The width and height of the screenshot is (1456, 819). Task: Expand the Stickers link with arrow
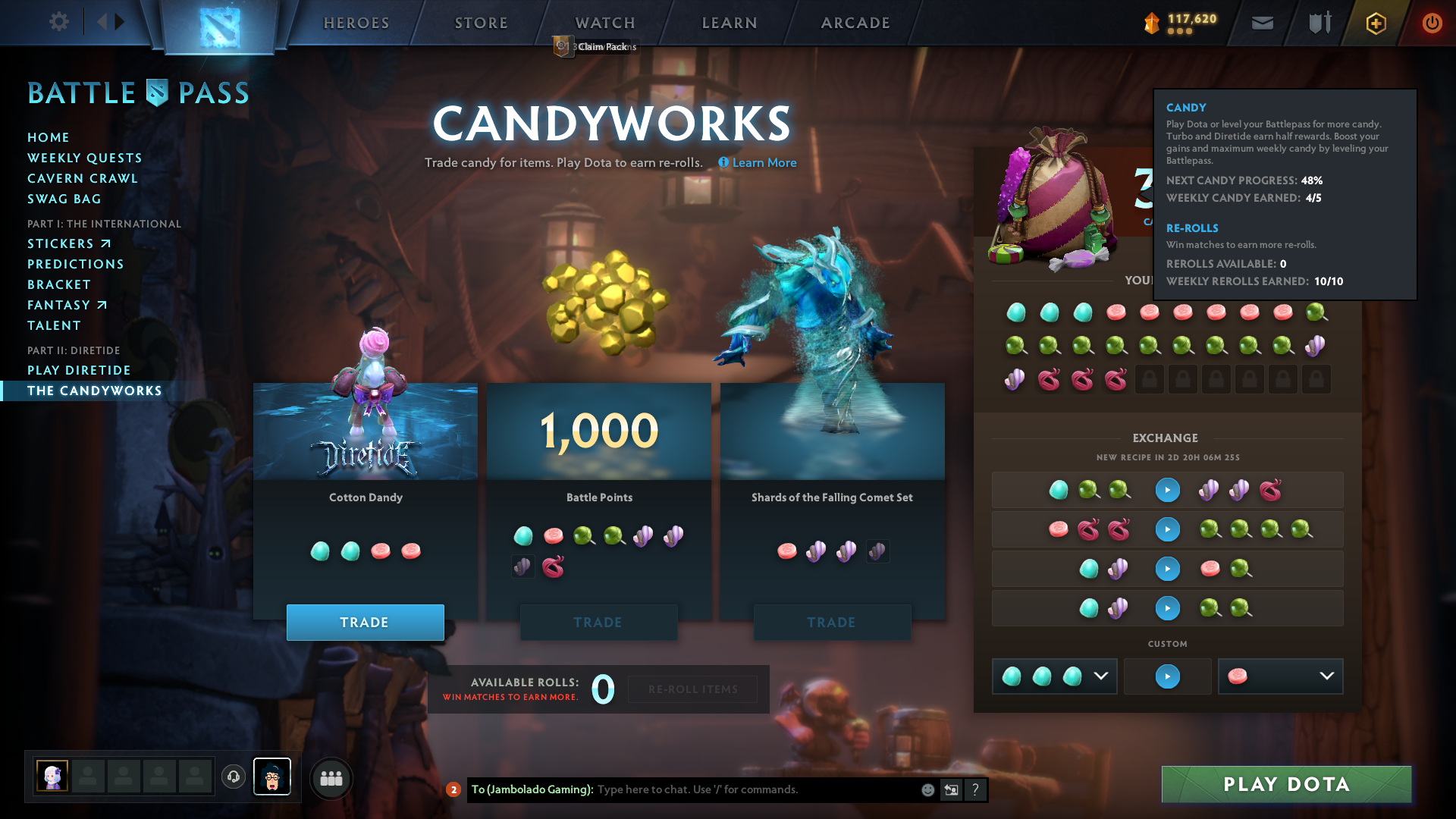click(x=69, y=243)
